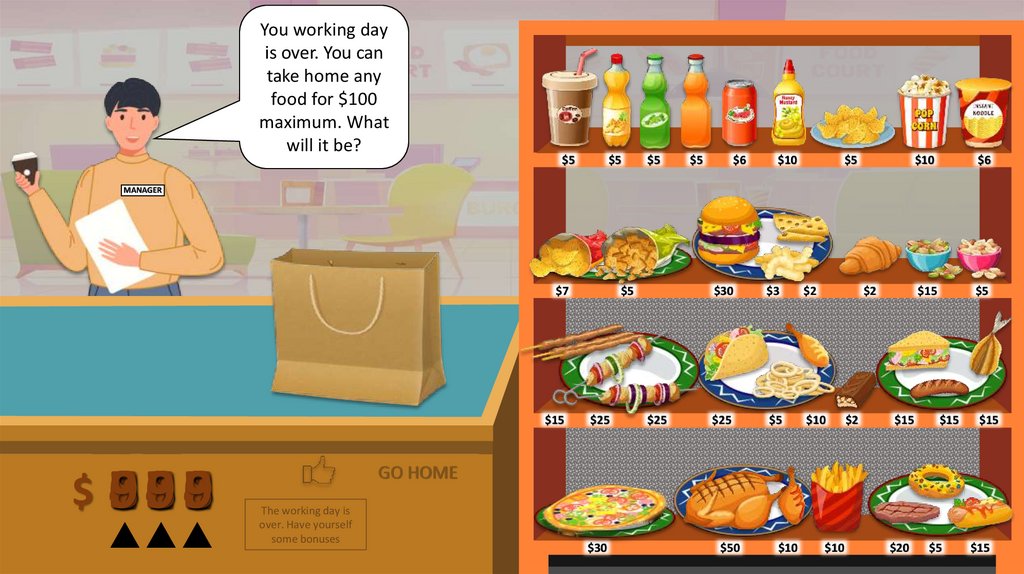The image size is (1024, 574).
Task: Choose the triangle sandwich
Action: (917, 350)
